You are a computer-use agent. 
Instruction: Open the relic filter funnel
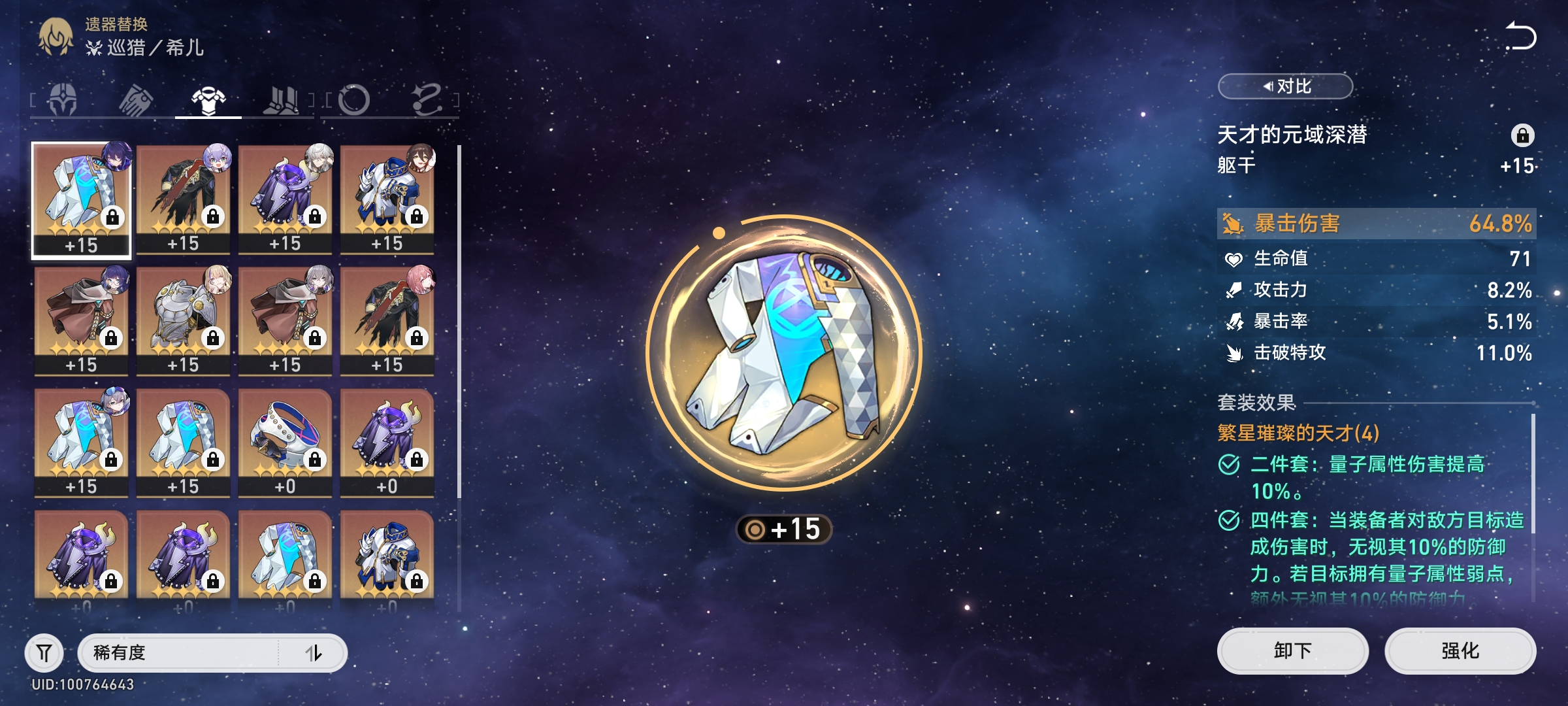pyautogui.click(x=44, y=652)
